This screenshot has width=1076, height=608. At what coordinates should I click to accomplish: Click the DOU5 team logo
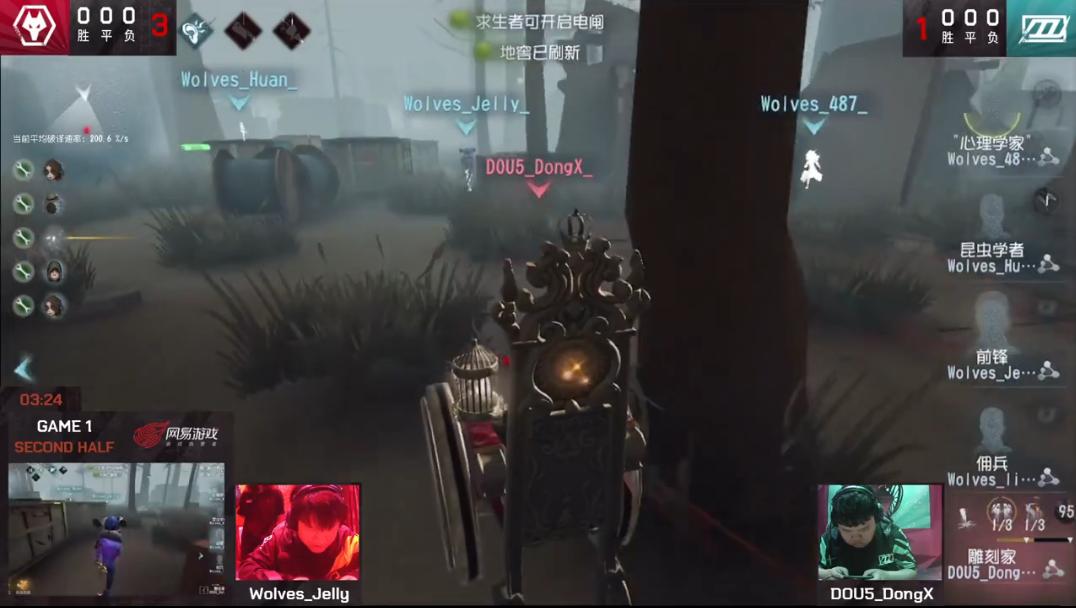pos(1040,27)
